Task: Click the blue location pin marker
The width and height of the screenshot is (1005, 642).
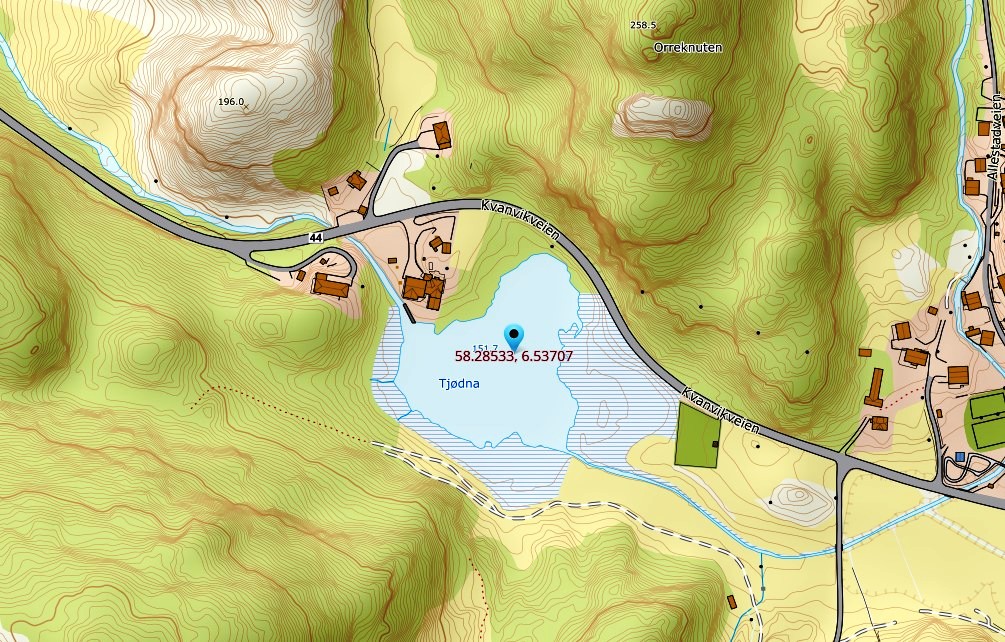Action: [515, 336]
